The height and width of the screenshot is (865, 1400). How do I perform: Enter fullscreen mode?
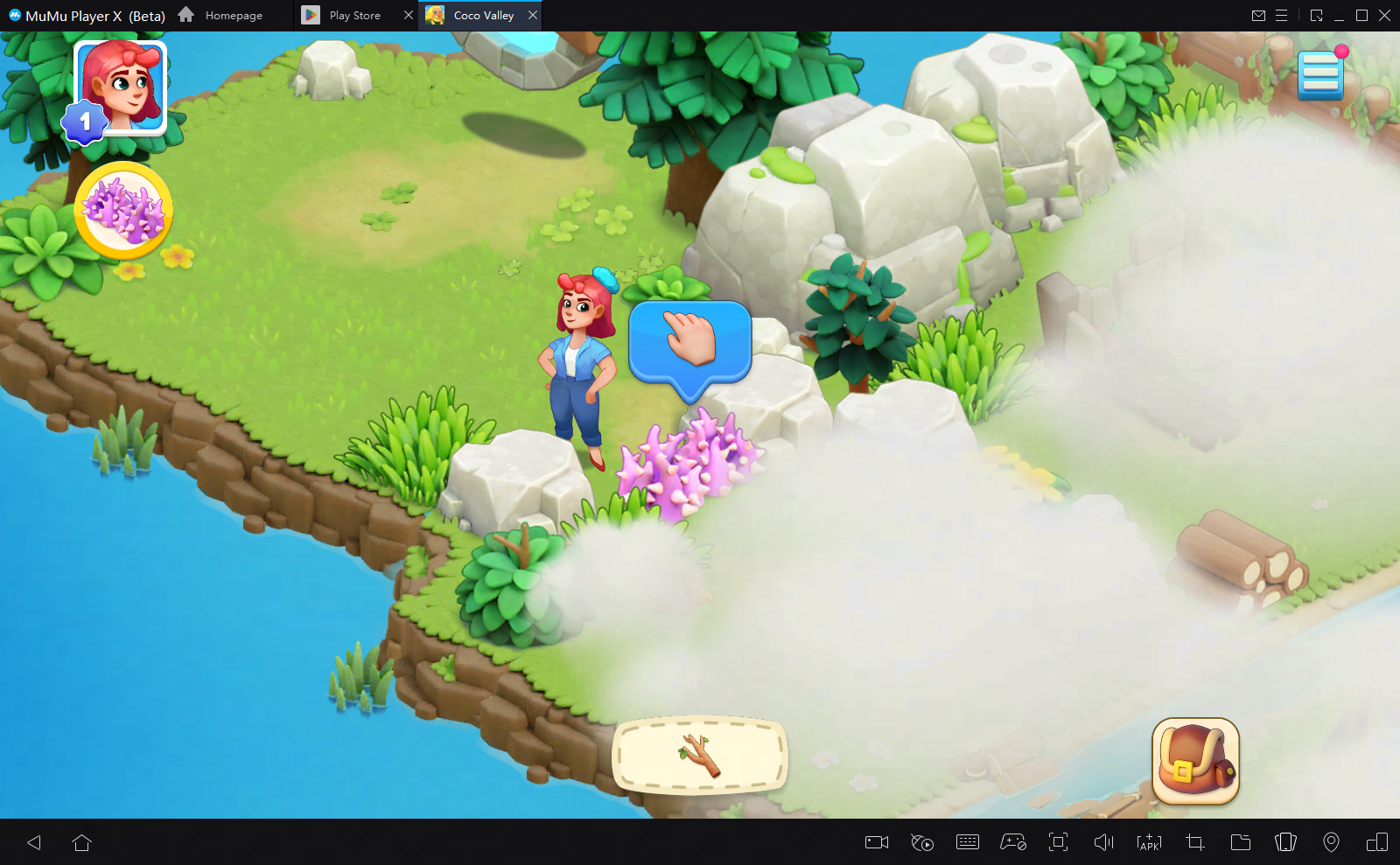(1059, 842)
